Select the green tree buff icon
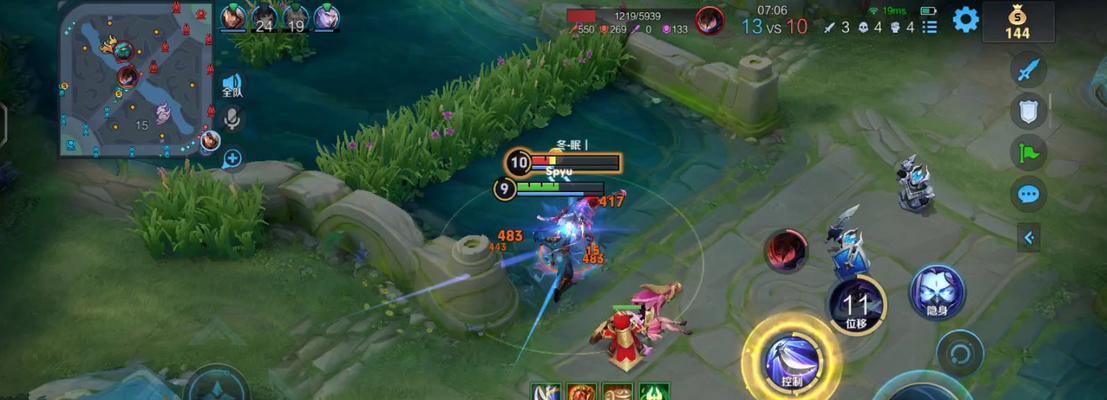Image resolution: width=1107 pixels, height=400 pixels. [x=654, y=392]
